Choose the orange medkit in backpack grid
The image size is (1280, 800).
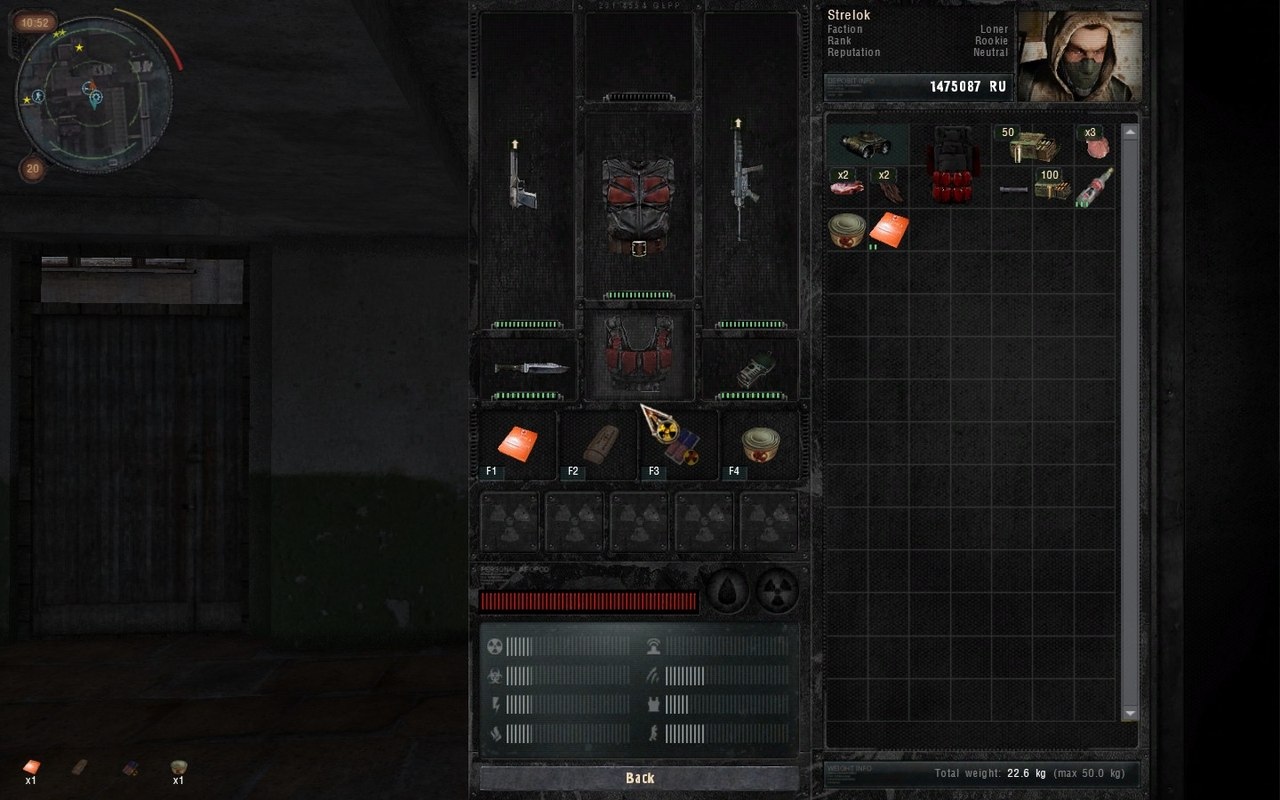888,229
